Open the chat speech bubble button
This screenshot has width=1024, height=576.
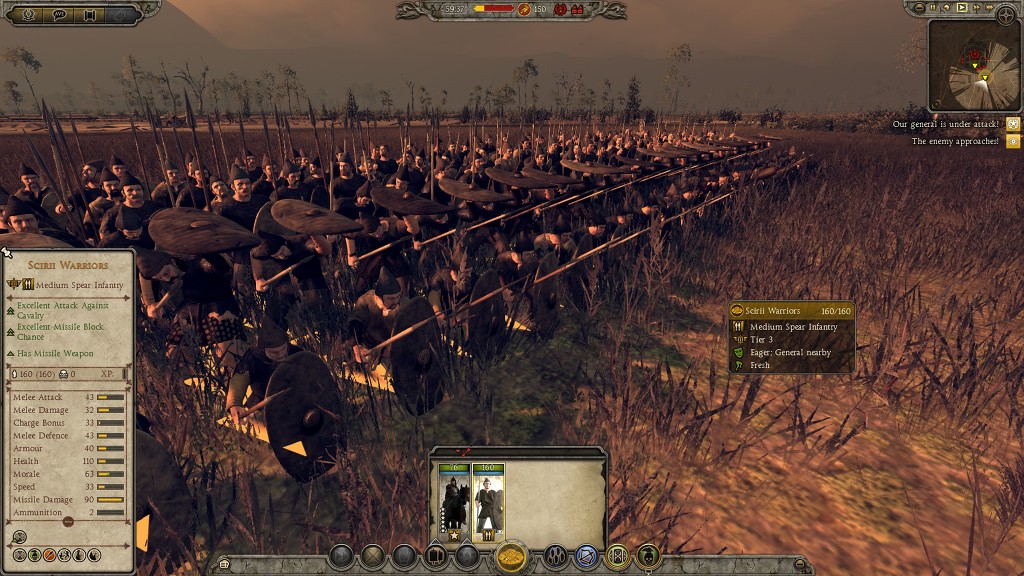point(59,14)
